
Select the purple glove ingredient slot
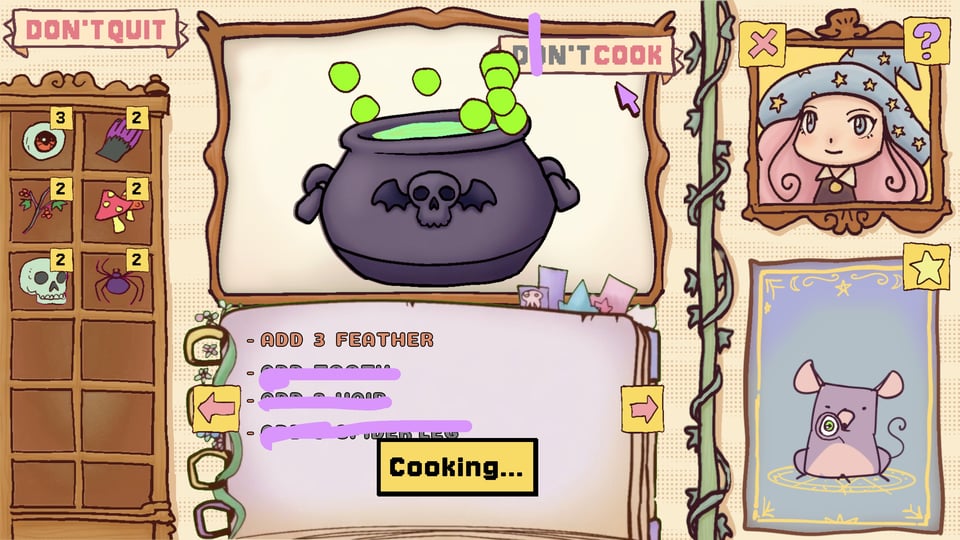(x=116, y=141)
